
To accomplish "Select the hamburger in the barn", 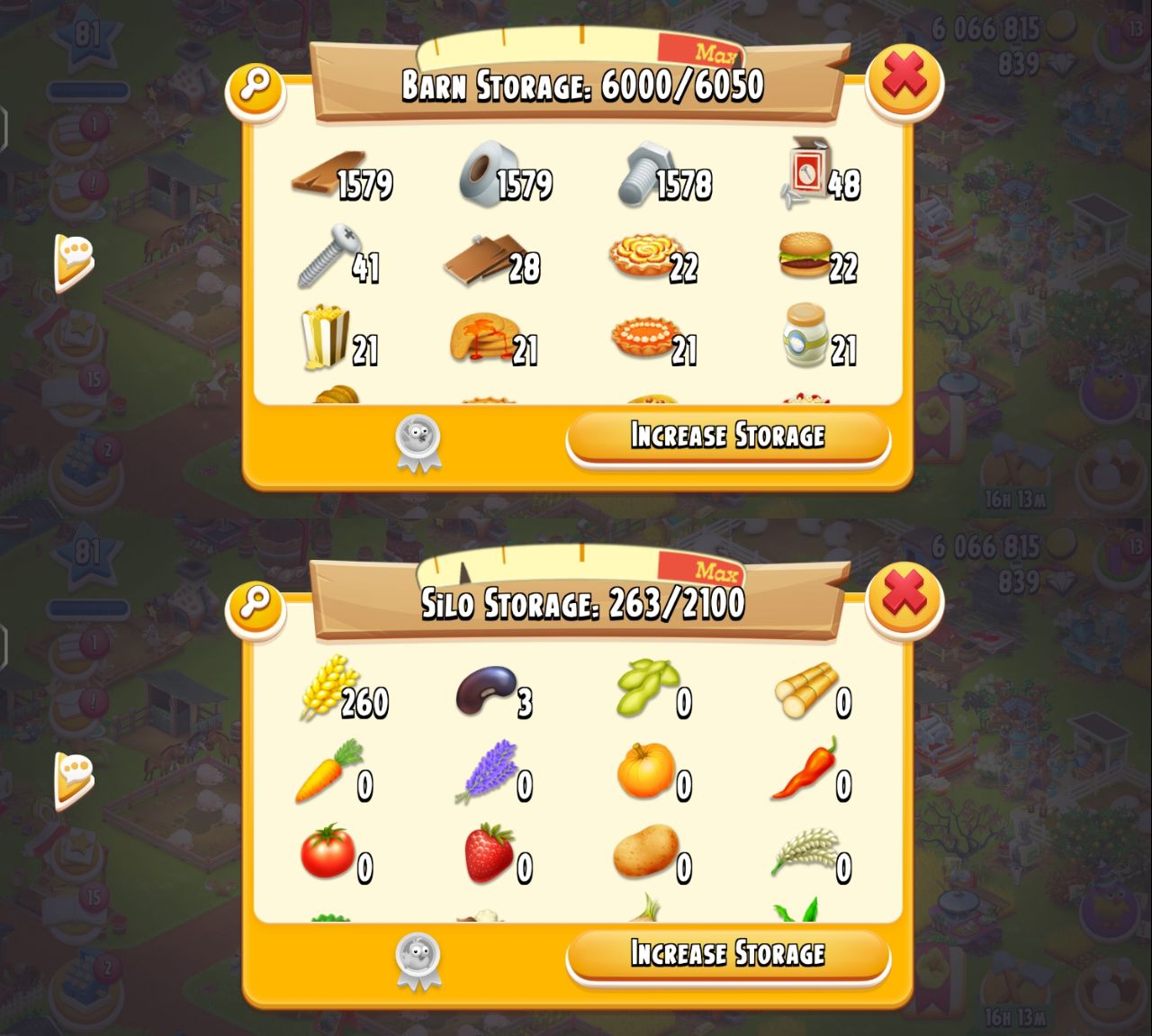I will (x=805, y=256).
